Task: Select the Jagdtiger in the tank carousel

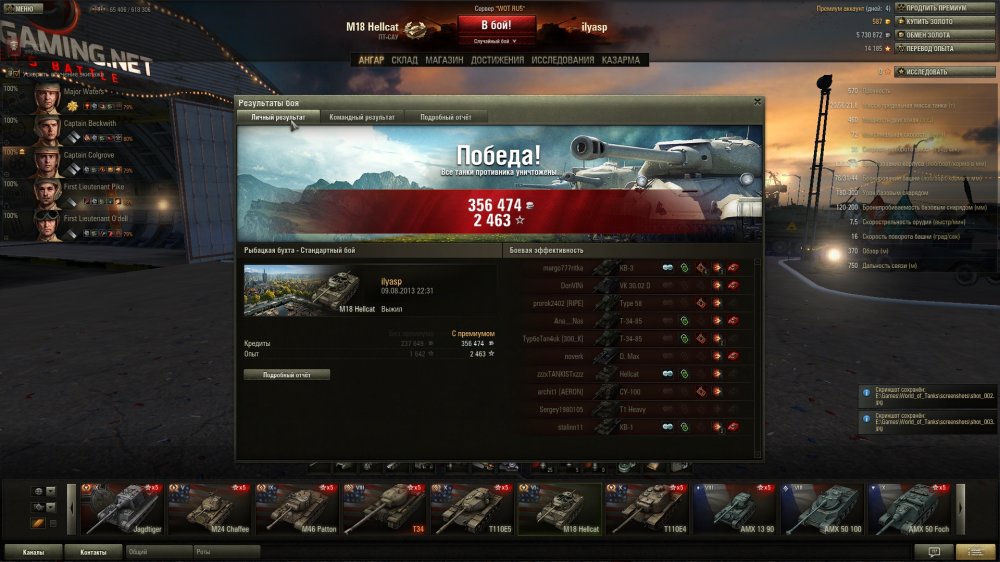Action: point(120,508)
